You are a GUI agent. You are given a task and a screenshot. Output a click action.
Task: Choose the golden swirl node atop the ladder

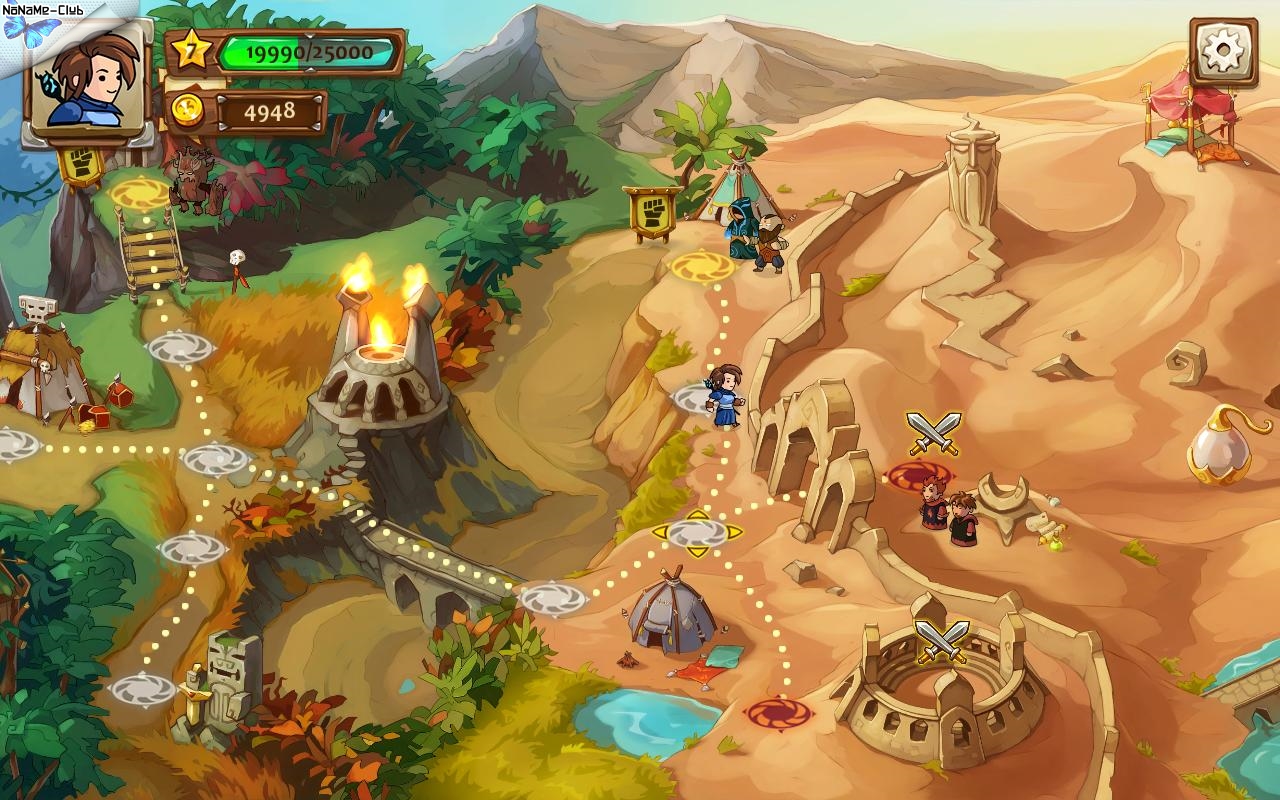click(x=140, y=193)
